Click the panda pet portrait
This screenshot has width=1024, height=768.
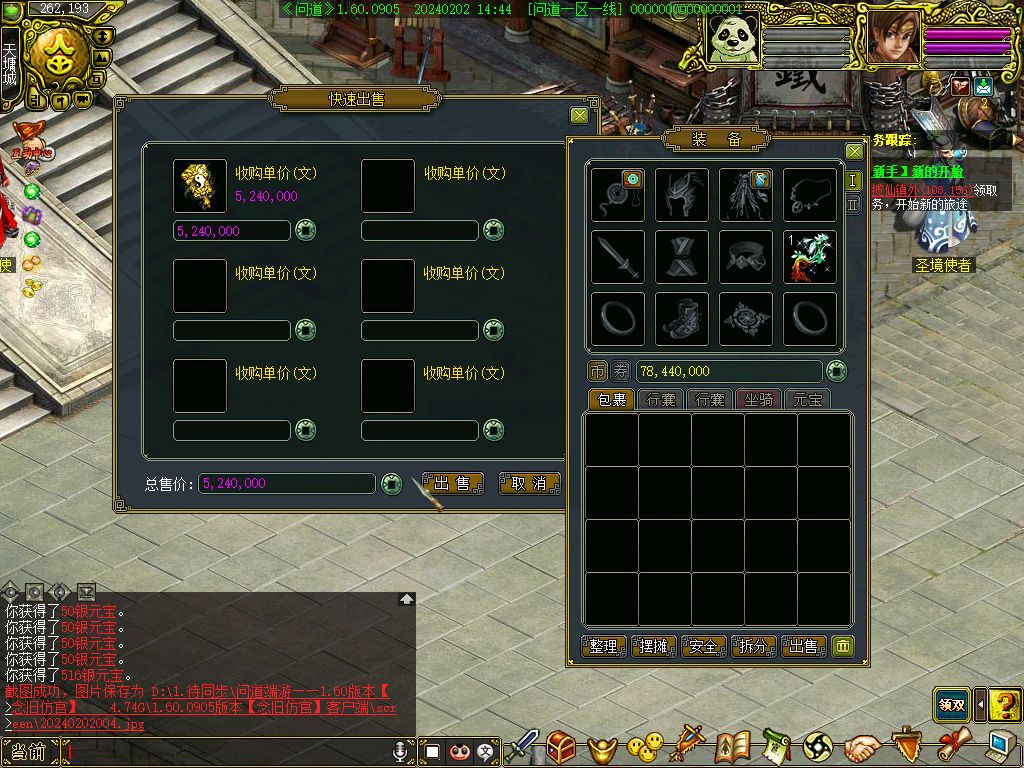point(732,40)
